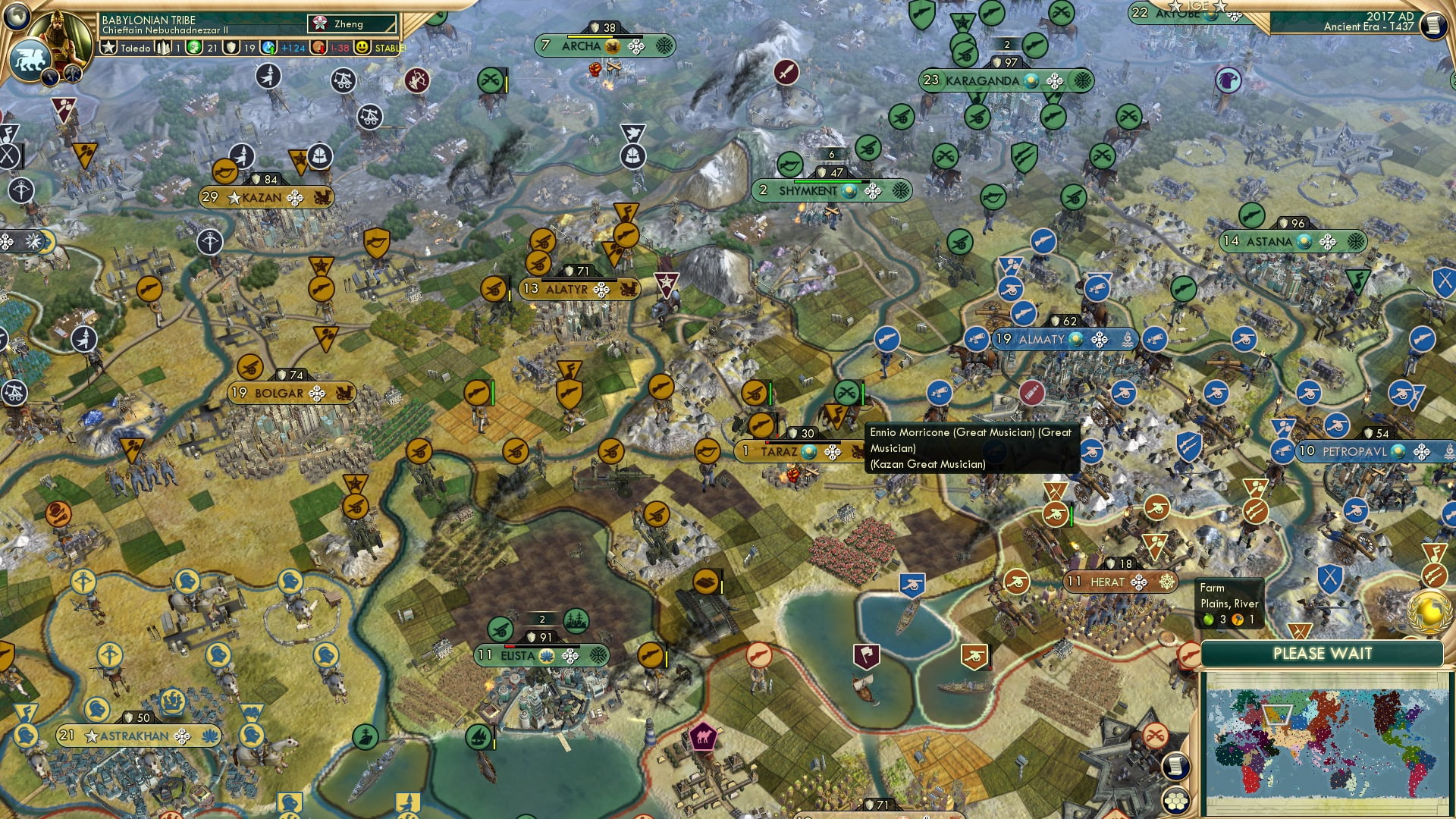Click the shield counter showing 19
The width and height of the screenshot is (1456, 819).
230,48
